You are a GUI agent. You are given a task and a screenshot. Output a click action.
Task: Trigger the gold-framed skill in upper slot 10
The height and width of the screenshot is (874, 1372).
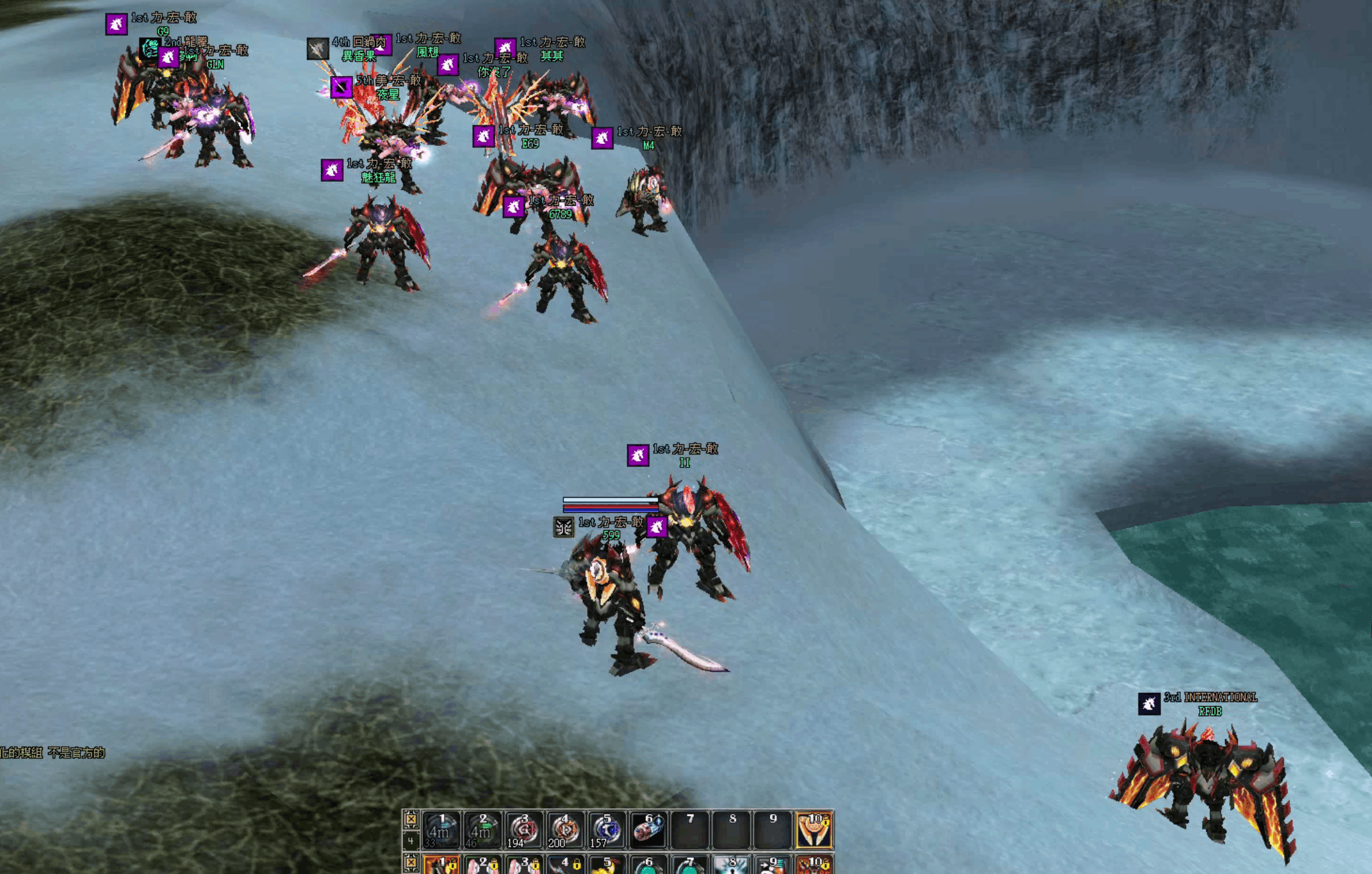click(x=814, y=830)
